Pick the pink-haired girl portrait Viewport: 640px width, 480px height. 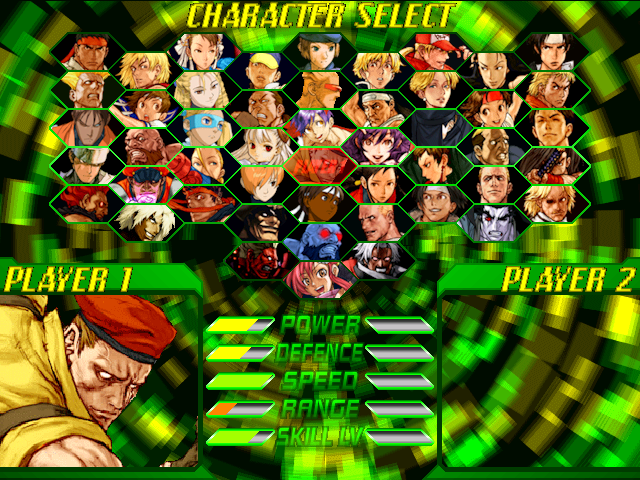pos(311,274)
